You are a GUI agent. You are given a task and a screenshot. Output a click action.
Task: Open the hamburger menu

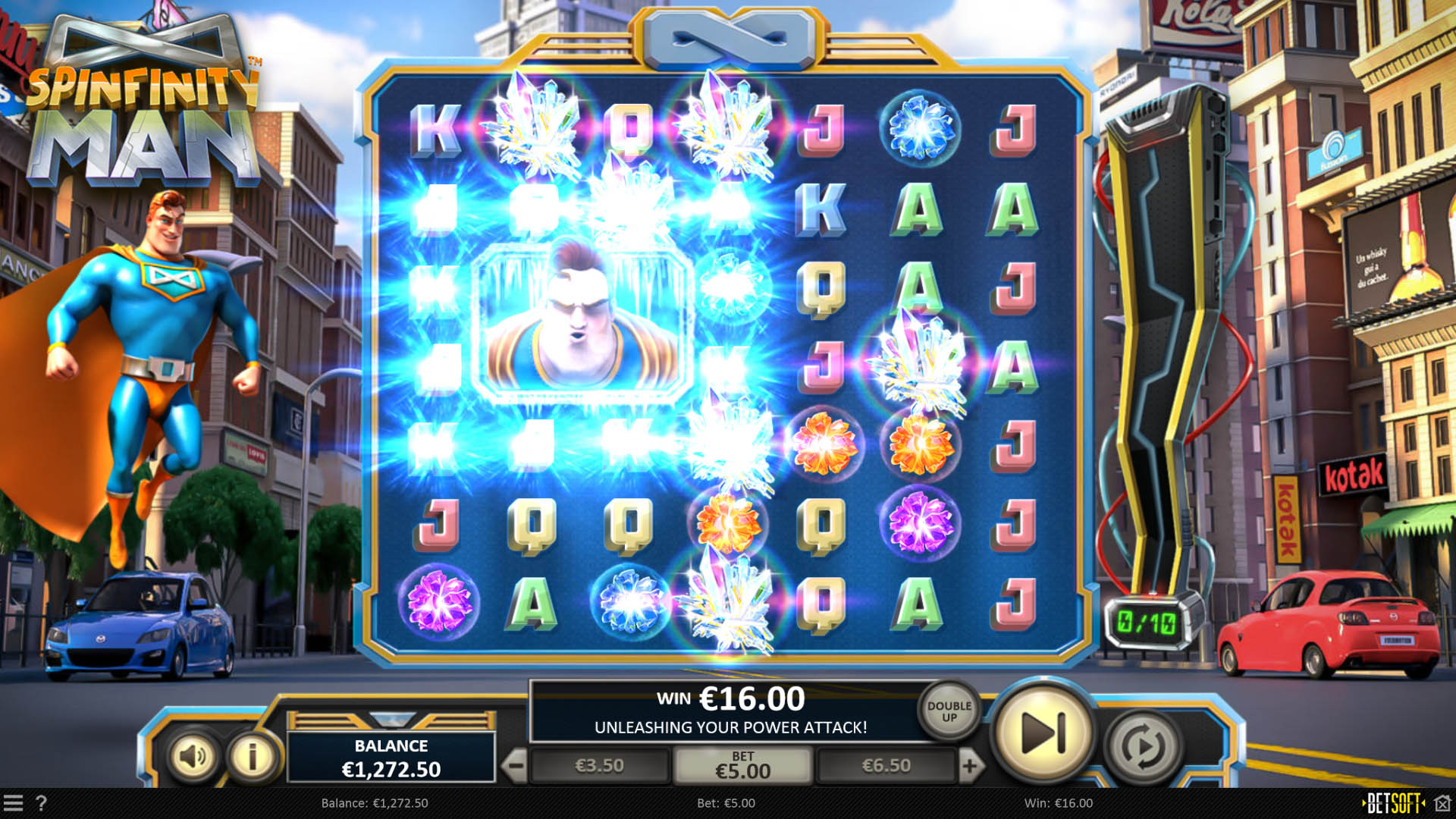pyautogui.click(x=13, y=803)
